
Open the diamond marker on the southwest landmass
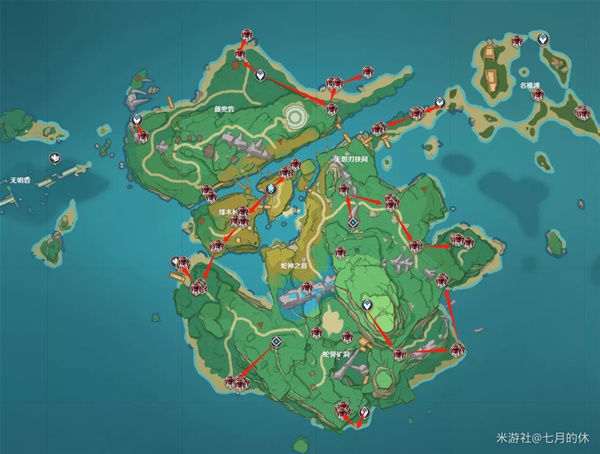coord(276,341)
